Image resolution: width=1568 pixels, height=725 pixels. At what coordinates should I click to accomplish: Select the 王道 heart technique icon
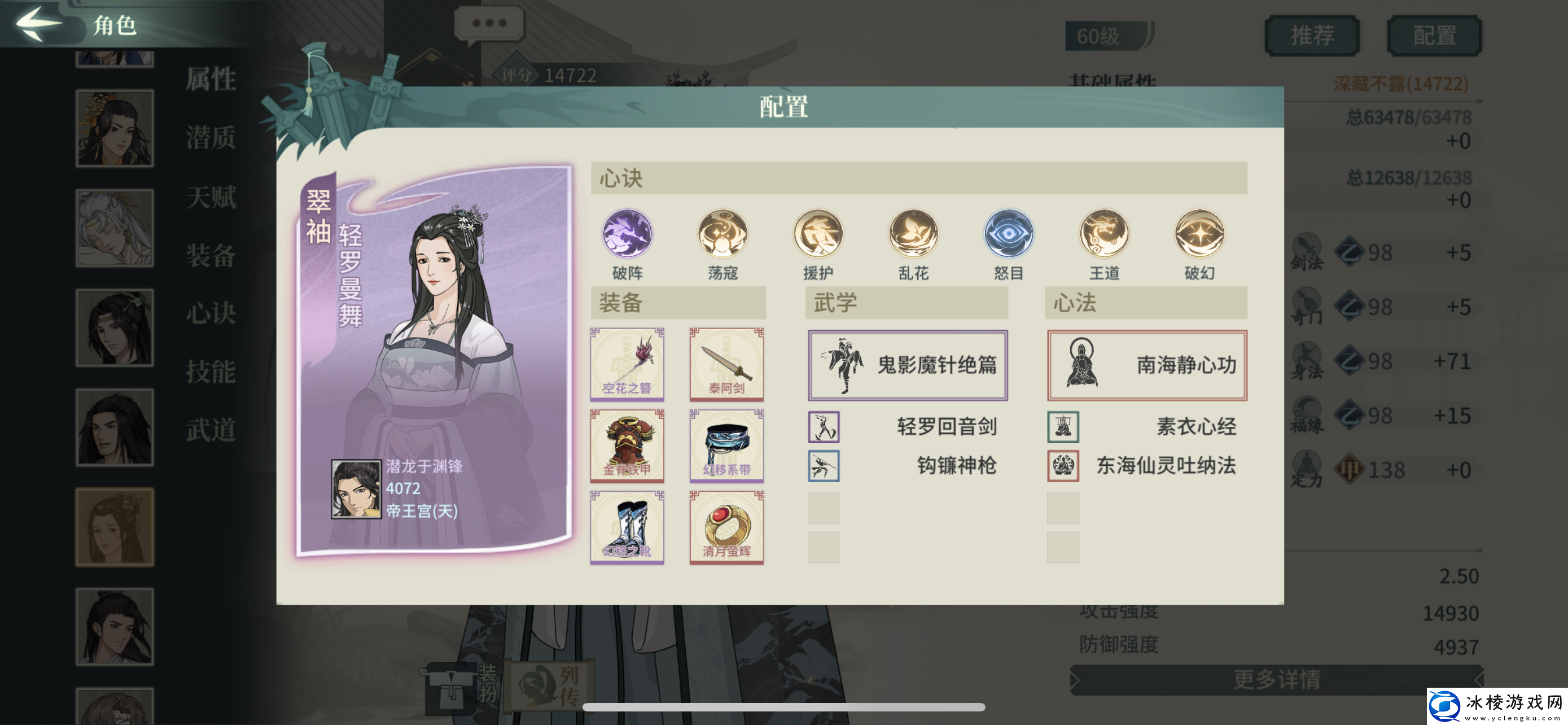pos(1103,234)
